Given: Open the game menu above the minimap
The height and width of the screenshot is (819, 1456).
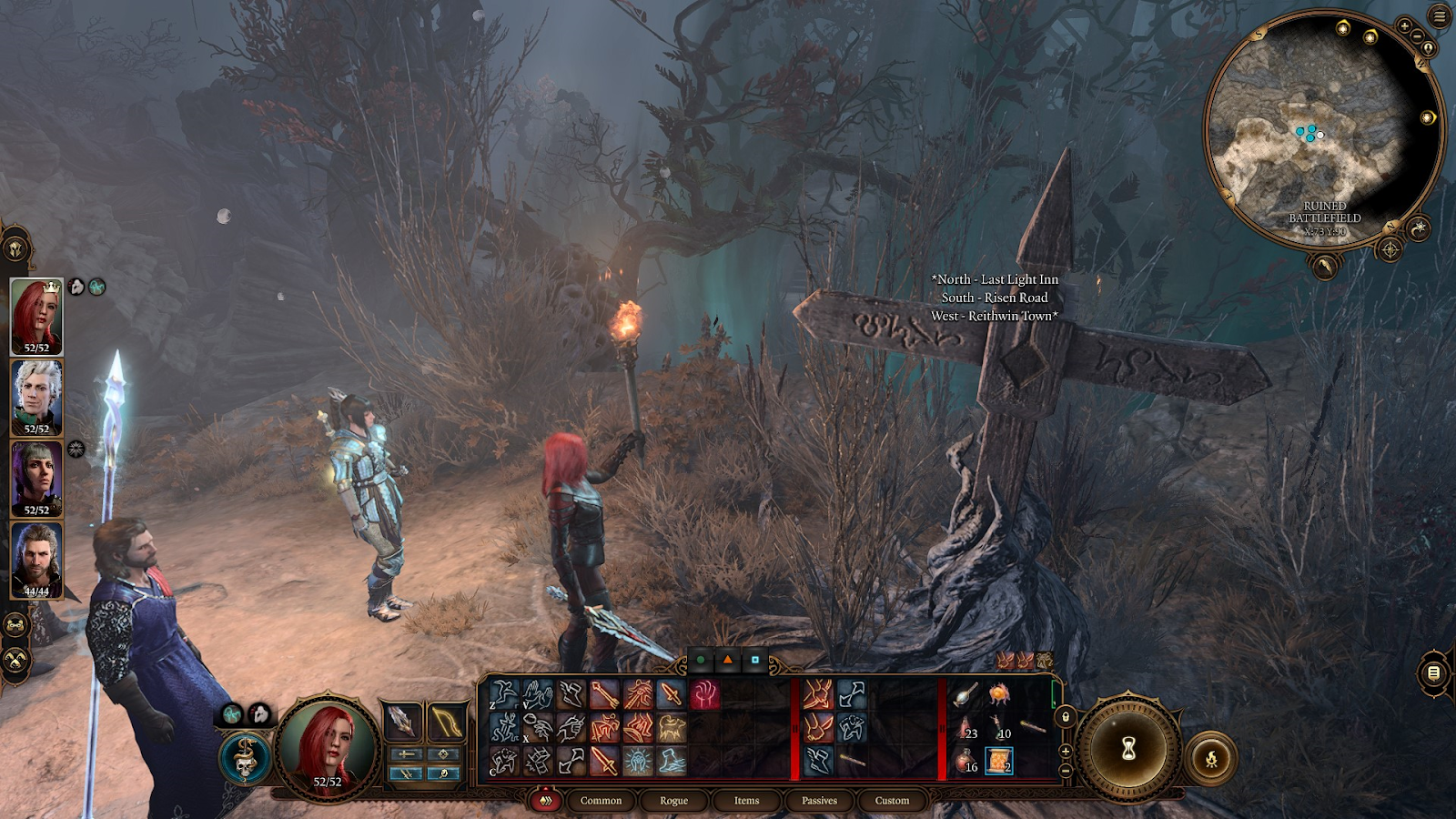Looking at the screenshot, I should coord(1440,15).
